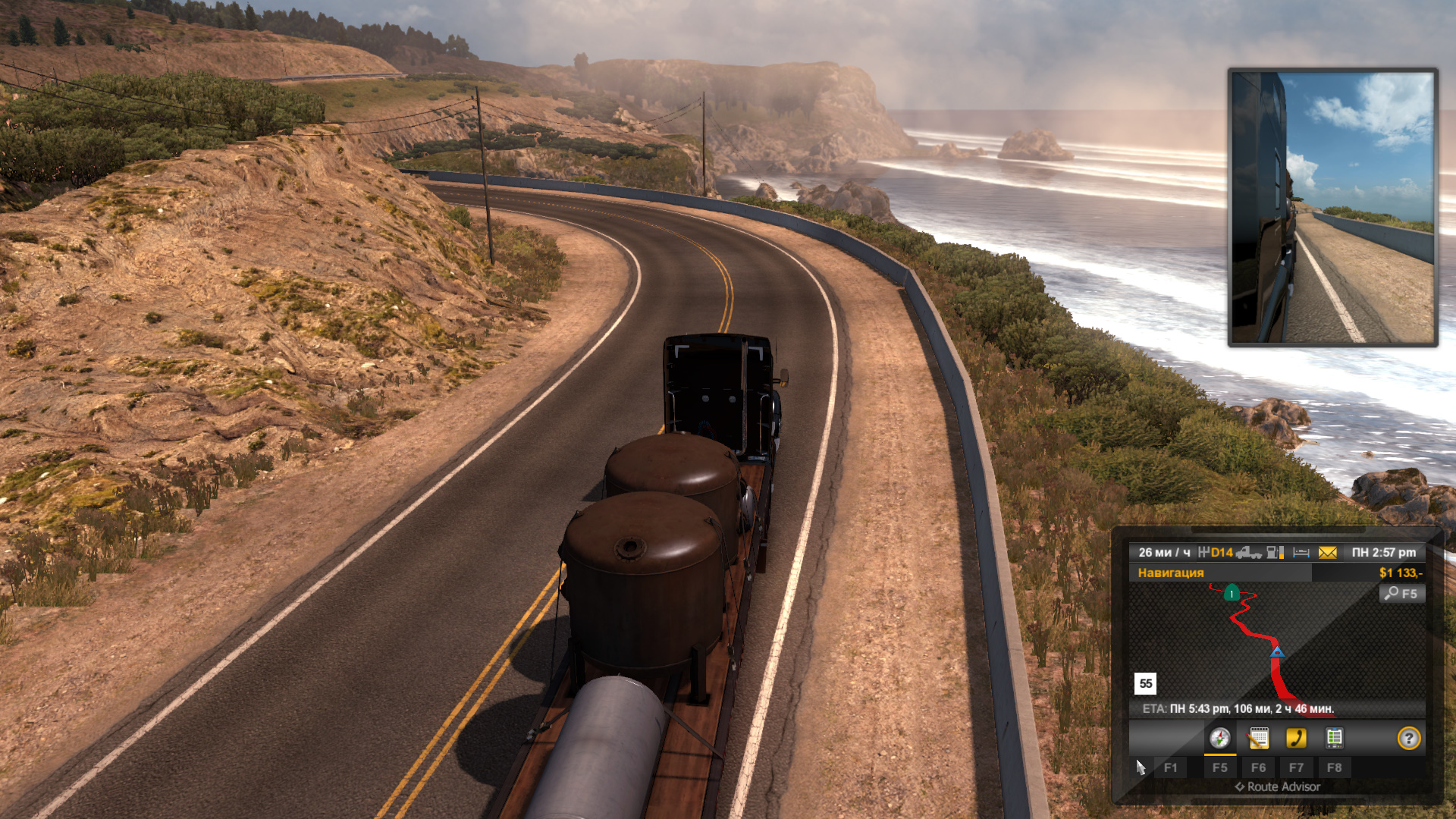Open the mail envelope notification

1327,553
